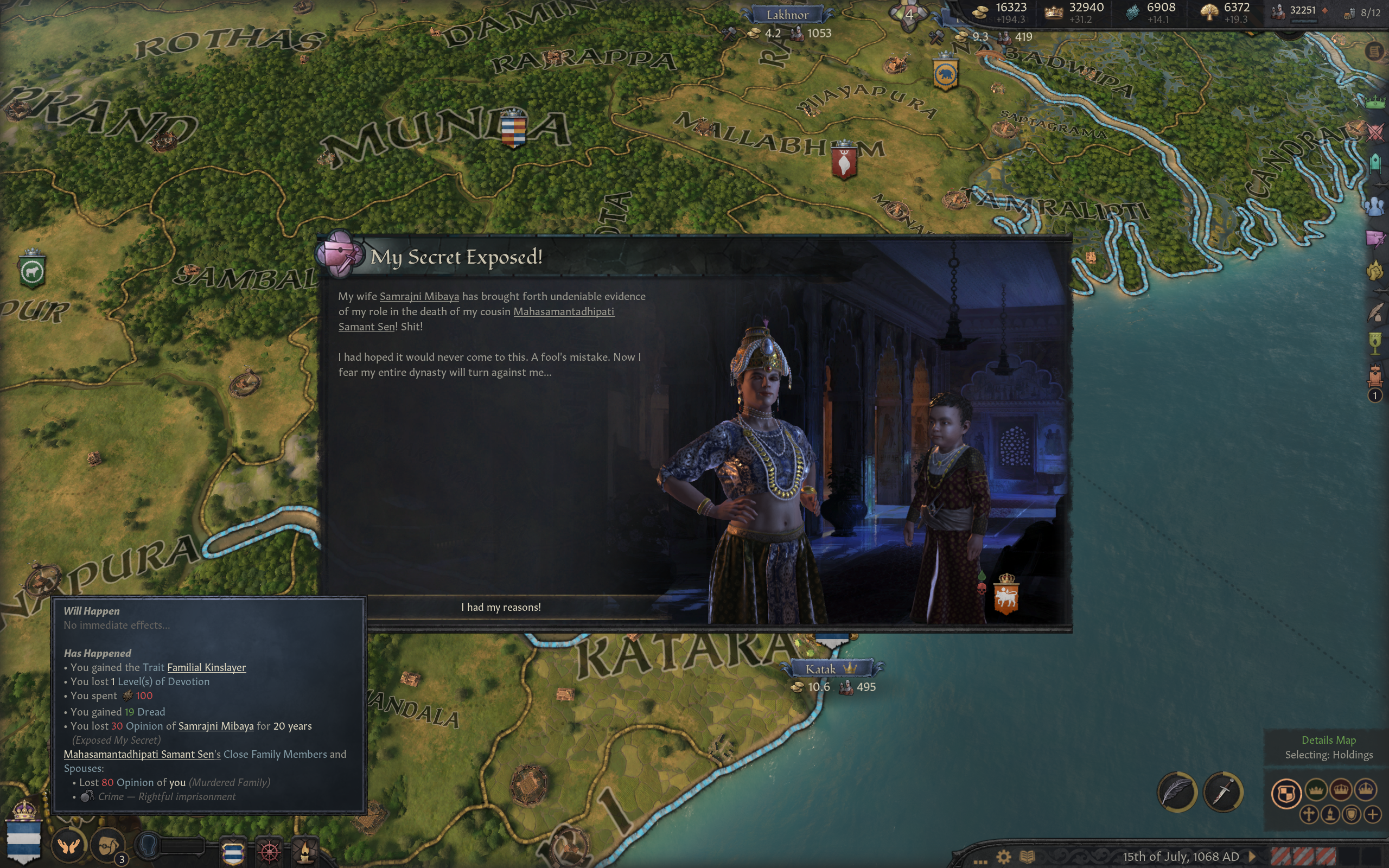This screenshot has width=1389, height=868.
Task: Open the bloody dagger scheme shortcut
Action: [x=1222, y=793]
